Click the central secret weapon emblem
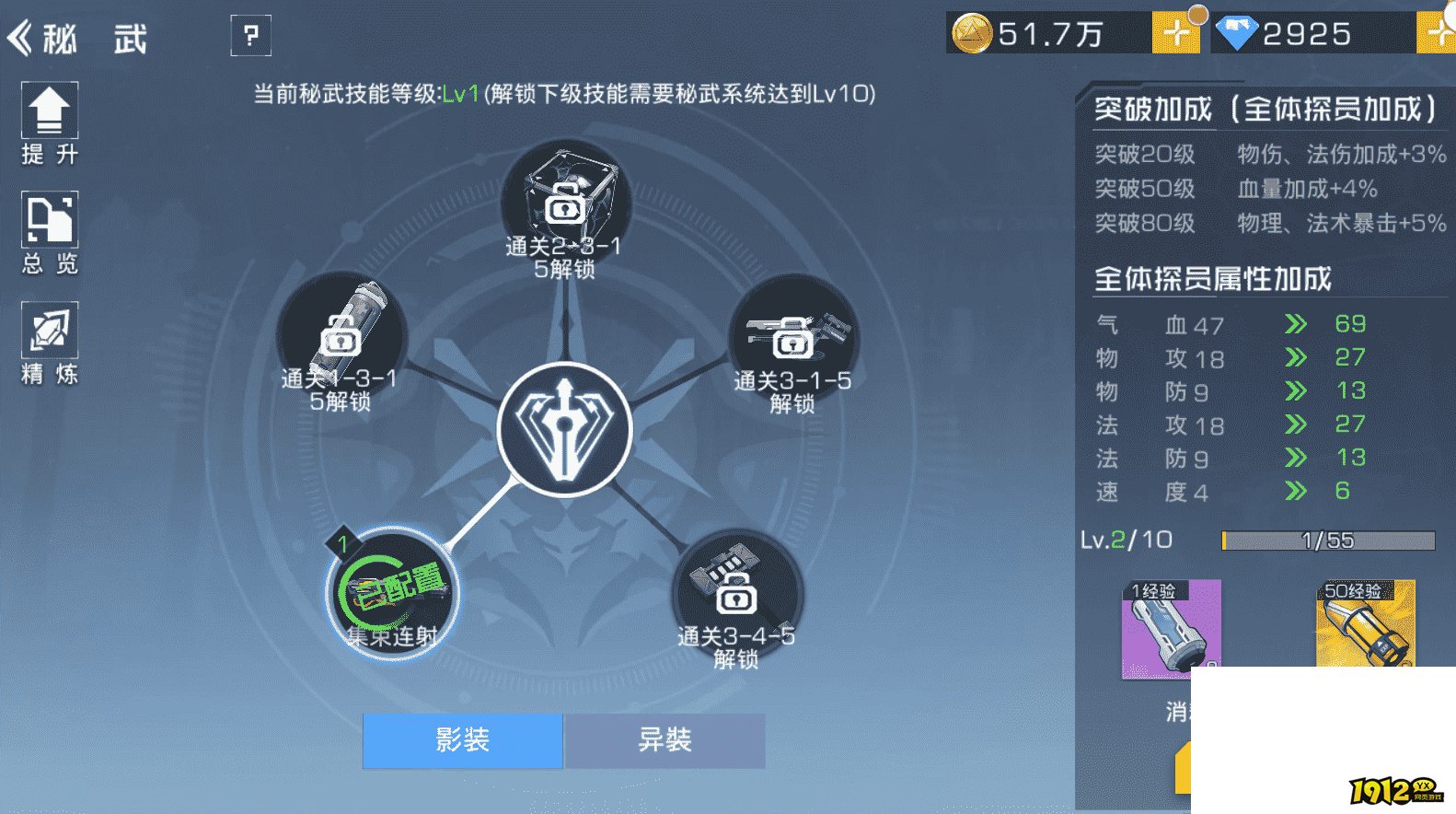 564,428
